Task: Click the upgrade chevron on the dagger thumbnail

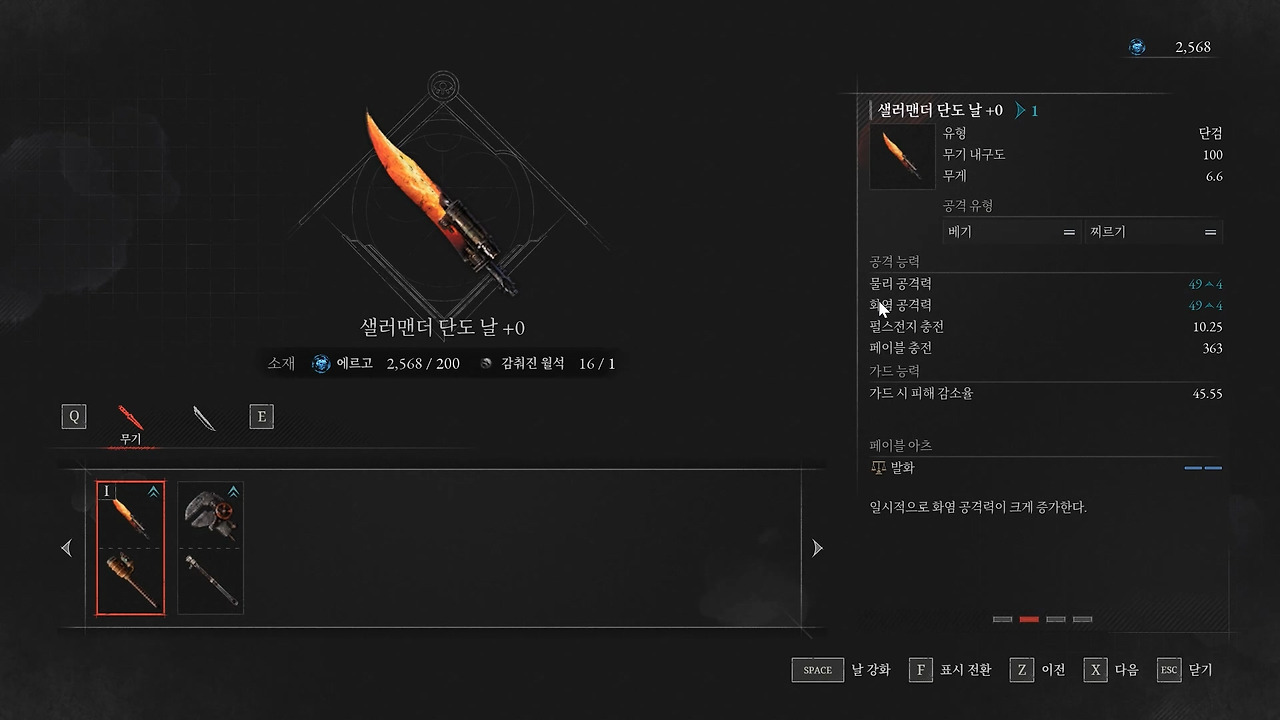Action: 153,491
